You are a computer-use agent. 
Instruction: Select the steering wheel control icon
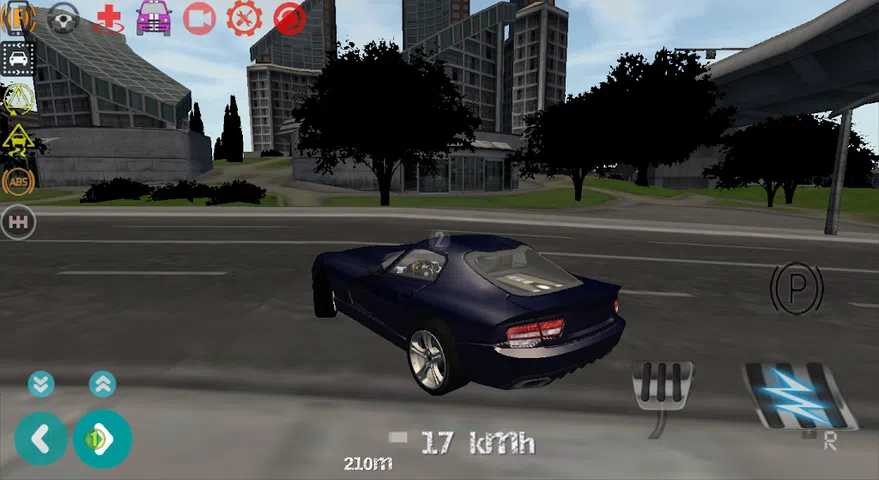(64, 18)
